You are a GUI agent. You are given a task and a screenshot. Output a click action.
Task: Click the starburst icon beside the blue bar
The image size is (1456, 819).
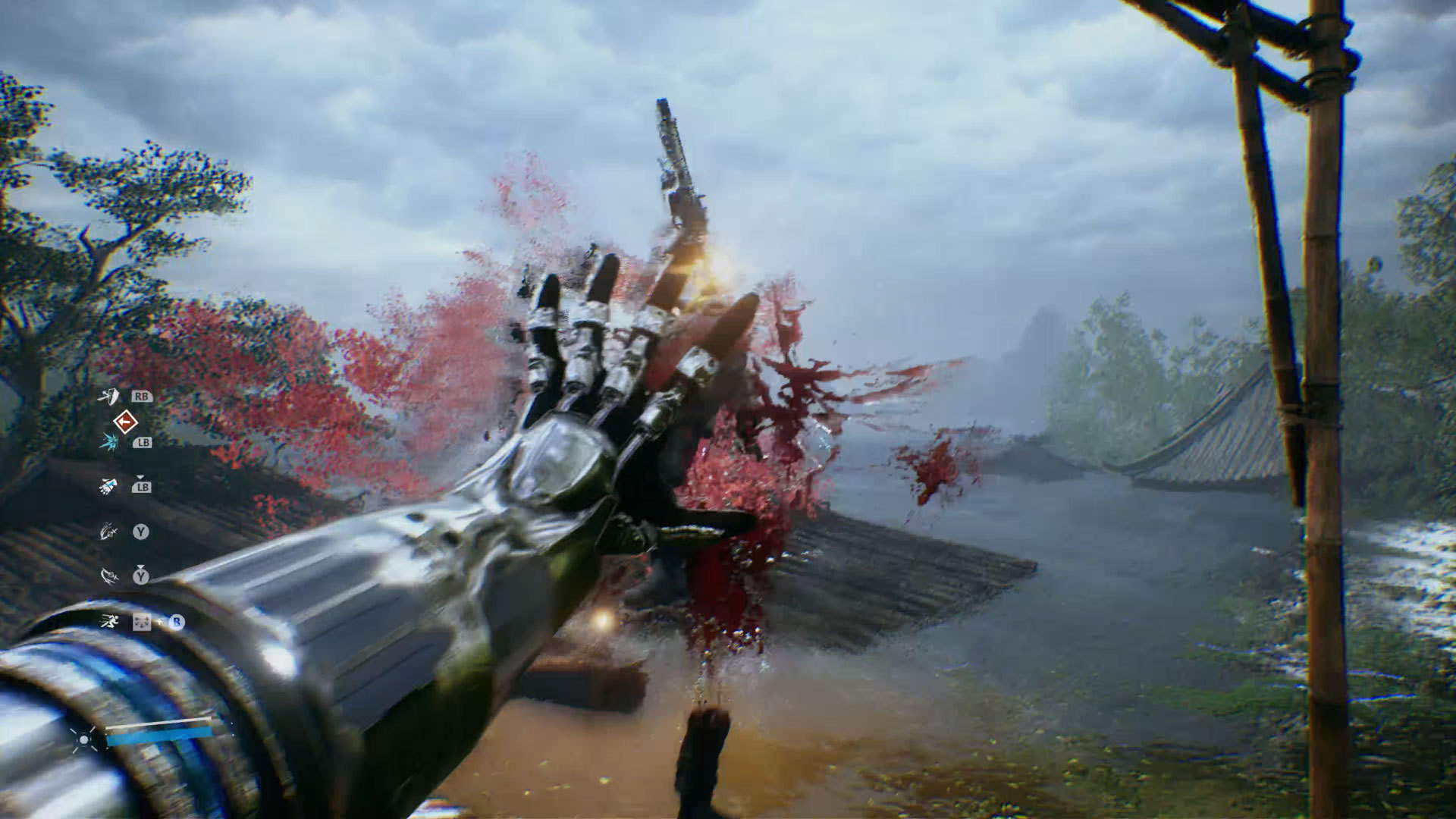pyautogui.click(x=83, y=738)
